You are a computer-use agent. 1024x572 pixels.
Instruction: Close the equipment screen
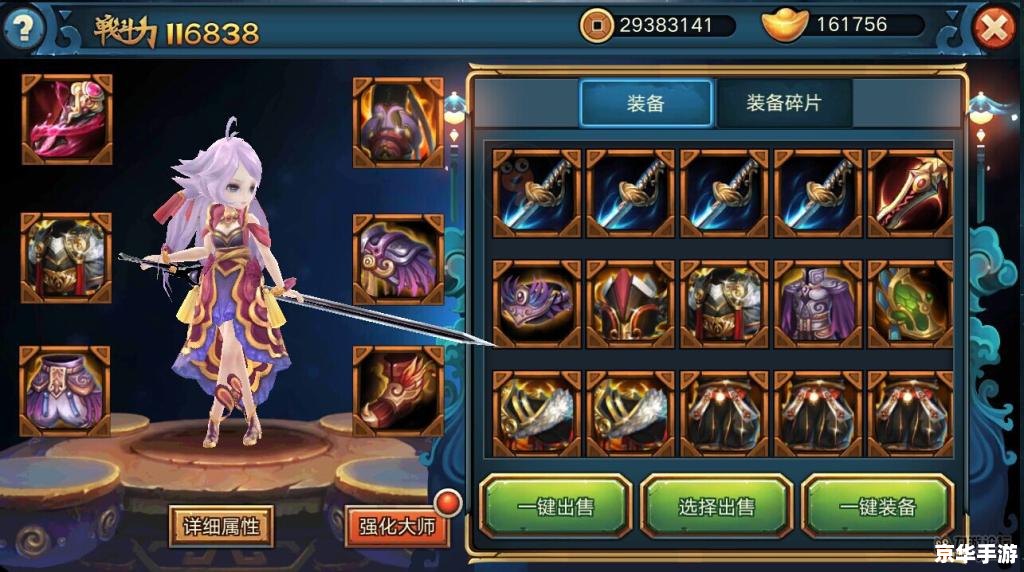[x=994, y=28]
